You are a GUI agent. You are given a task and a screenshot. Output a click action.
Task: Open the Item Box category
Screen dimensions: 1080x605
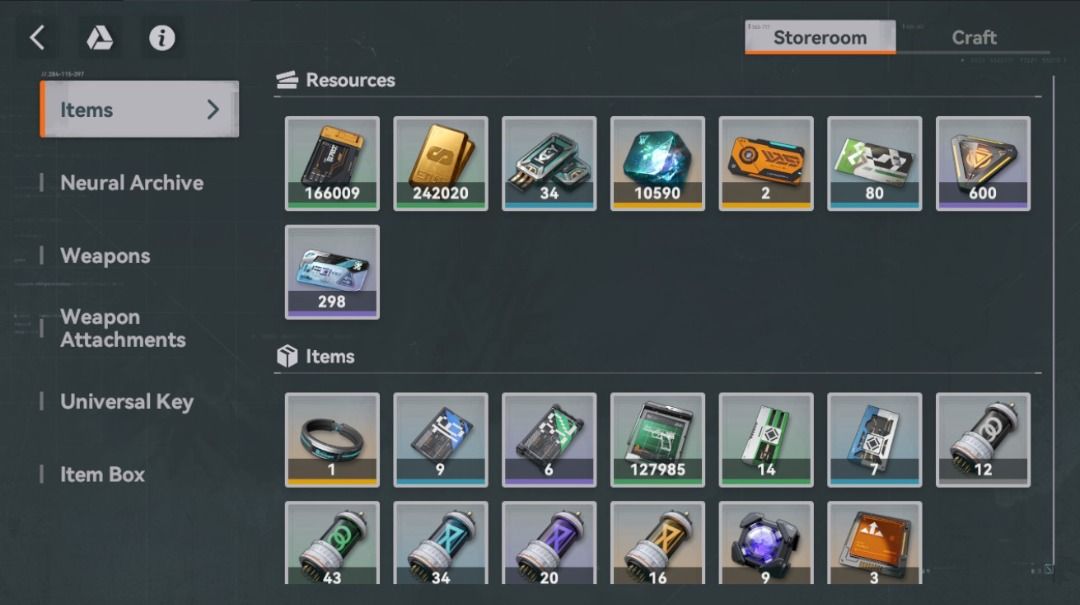[102, 475]
